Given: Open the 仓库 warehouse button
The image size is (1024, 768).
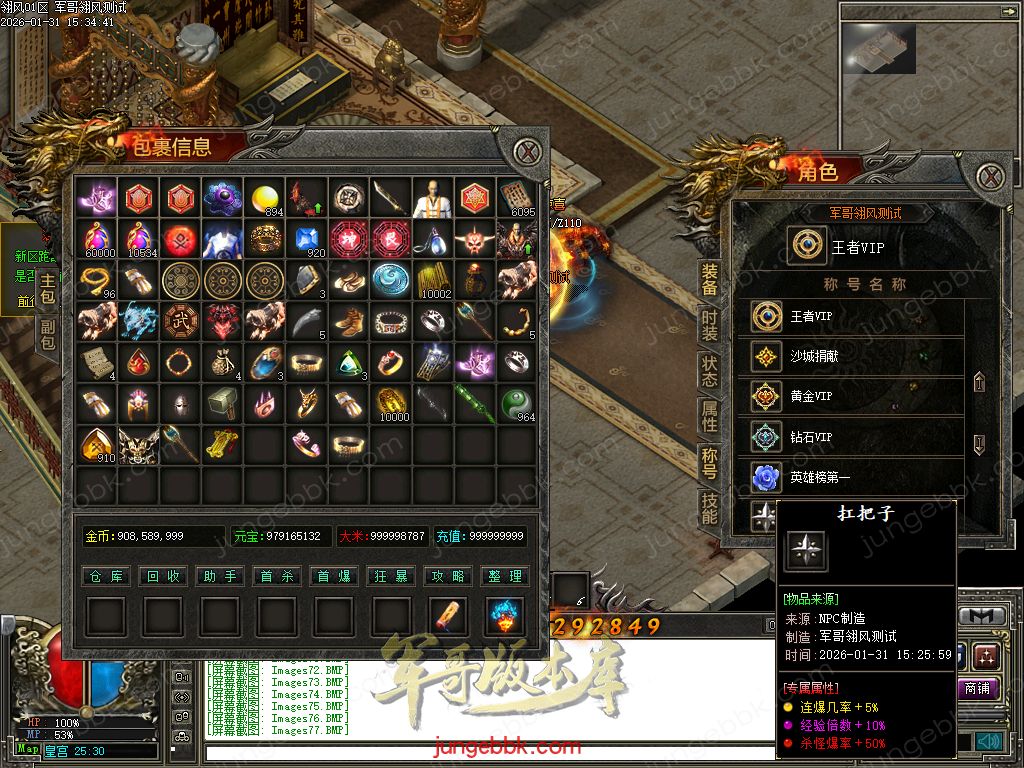Looking at the screenshot, I should 105,576.
